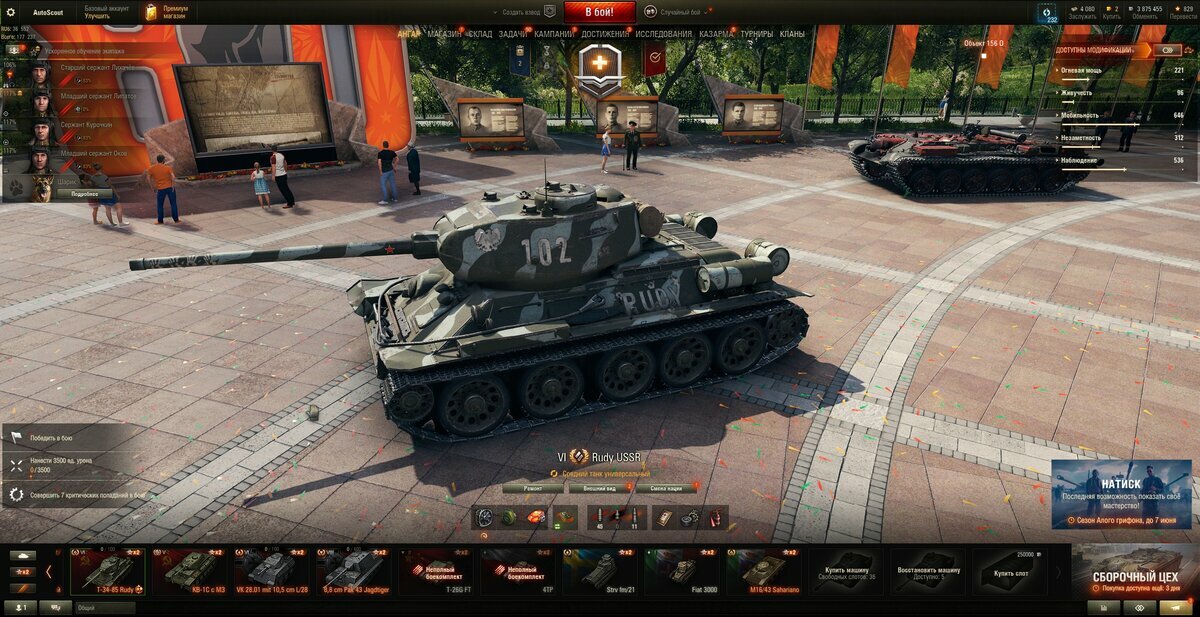The image size is (1200, 617).
Task: Open the Задачи tab
Action: tap(513, 34)
